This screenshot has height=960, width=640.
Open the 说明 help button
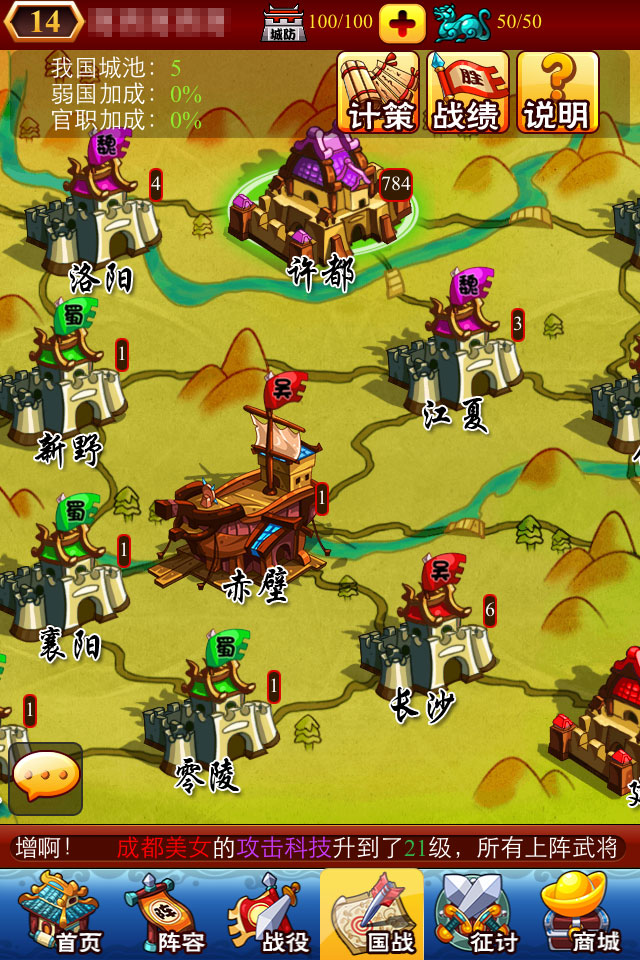coord(557,92)
